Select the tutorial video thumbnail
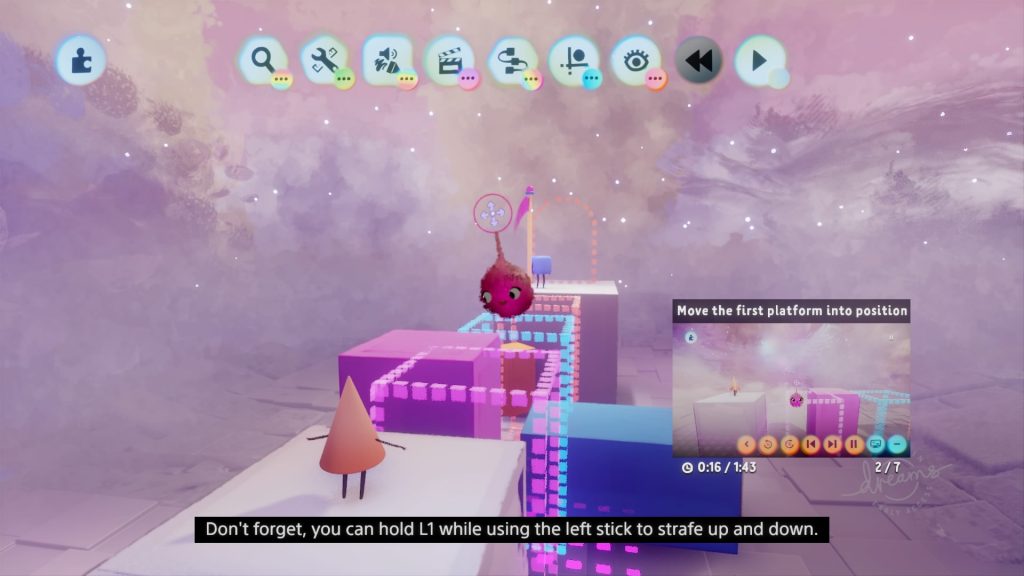This screenshot has width=1024, height=576. [790, 378]
